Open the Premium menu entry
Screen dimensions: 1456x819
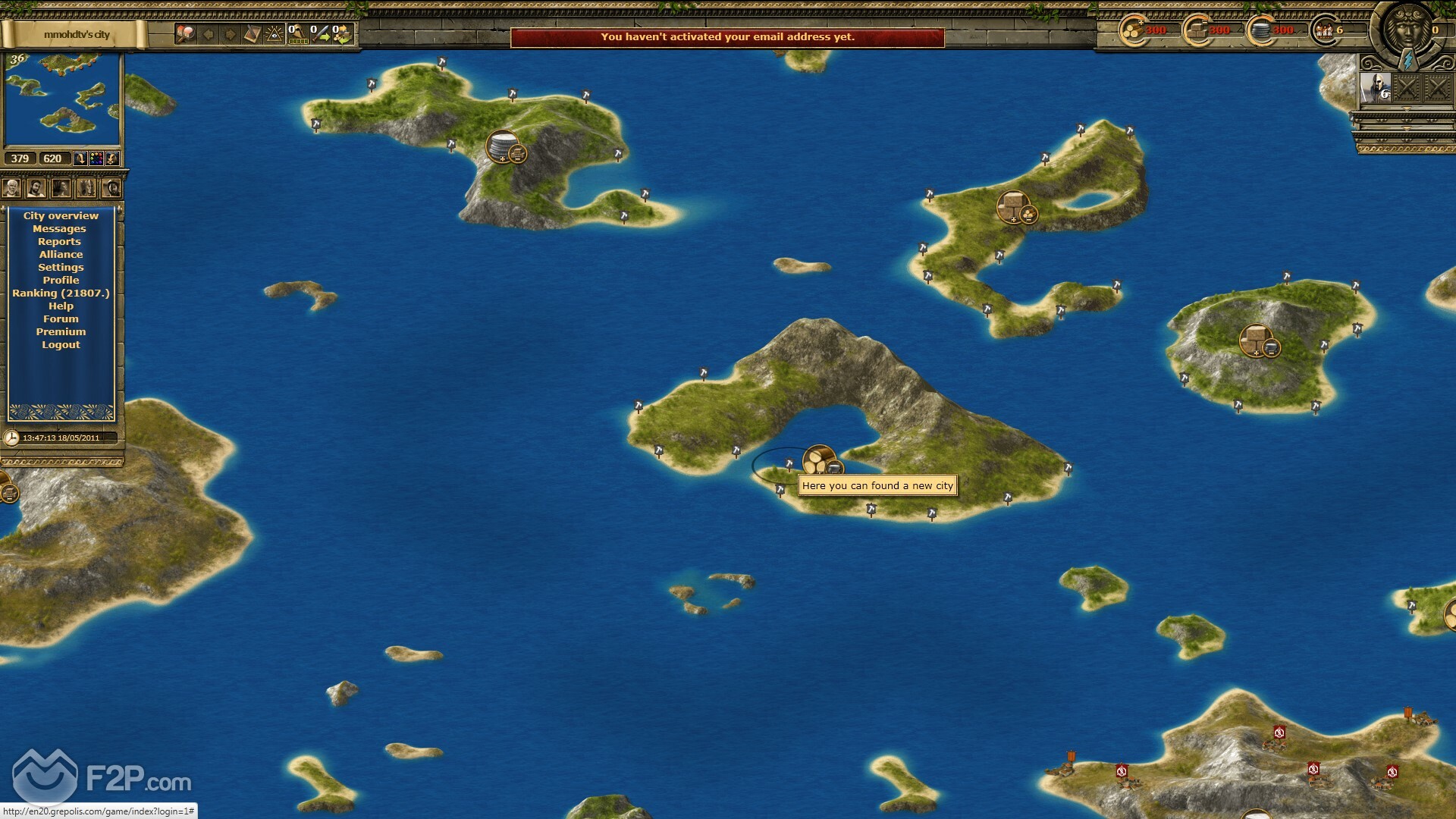coord(61,332)
